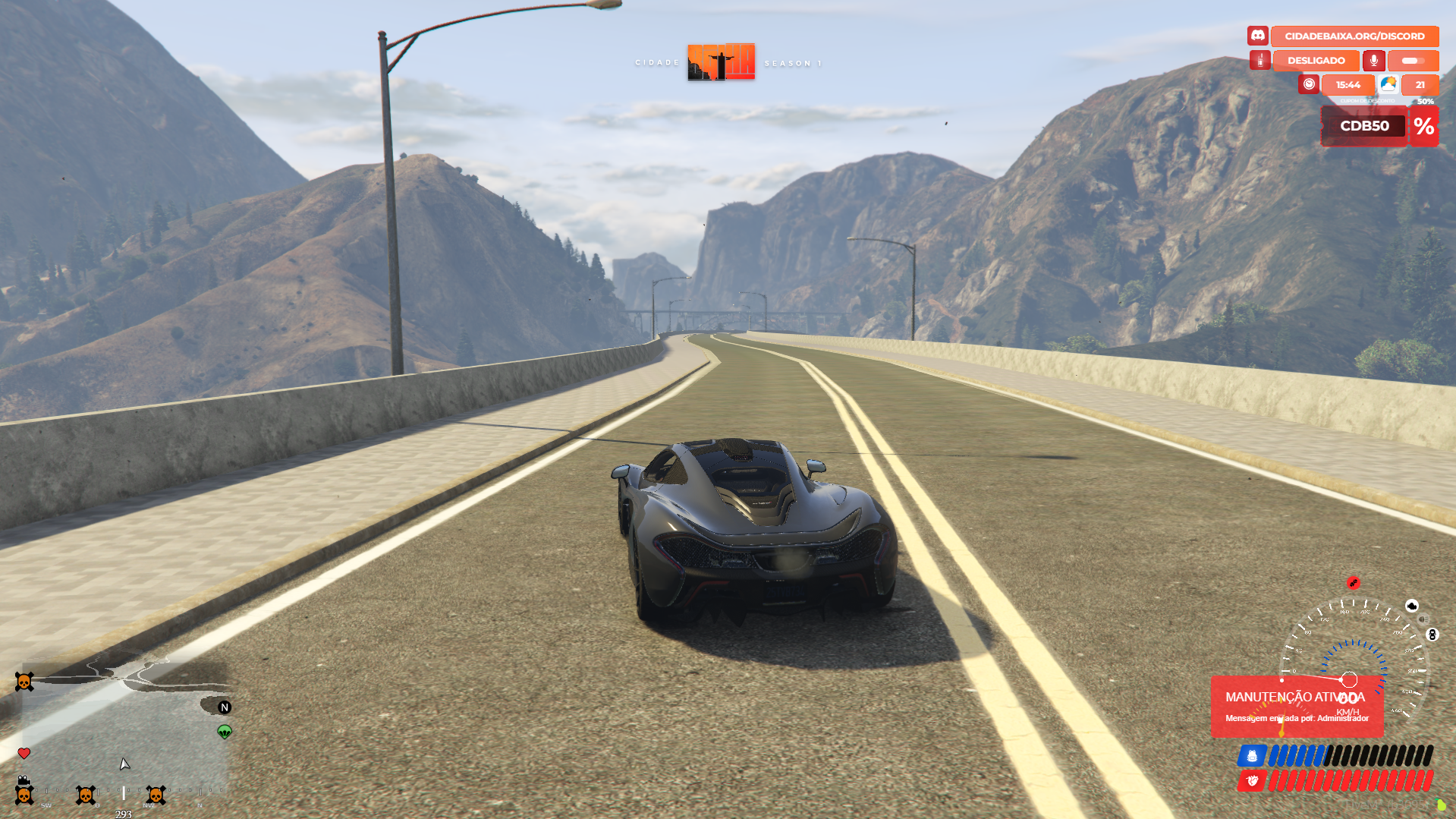Click the voice range indicator bar
This screenshot has height=819, width=1456.
pyautogui.click(x=1413, y=61)
